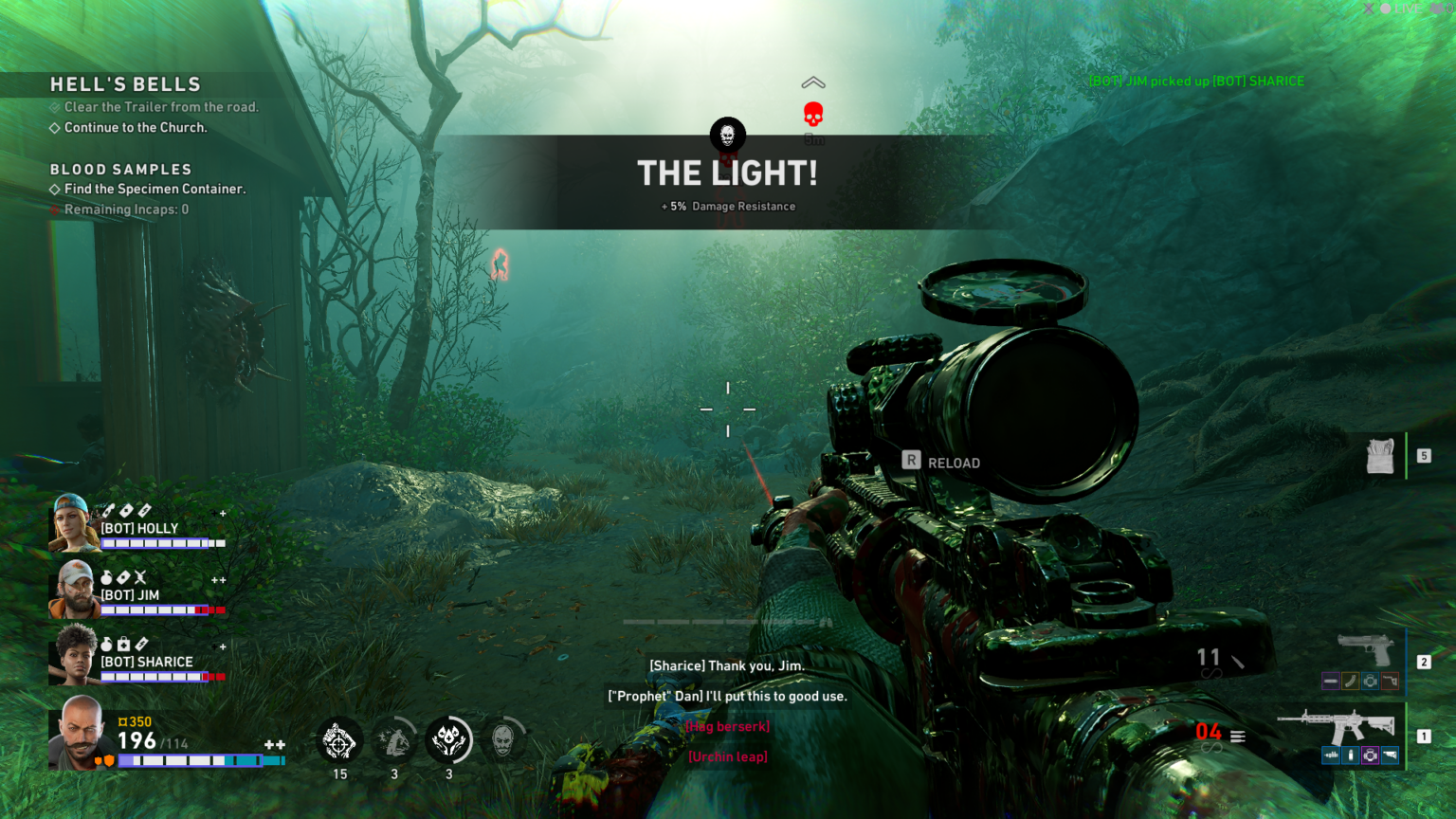
Task: Click the red skull threat marker
Action: click(x=813, y=115)
